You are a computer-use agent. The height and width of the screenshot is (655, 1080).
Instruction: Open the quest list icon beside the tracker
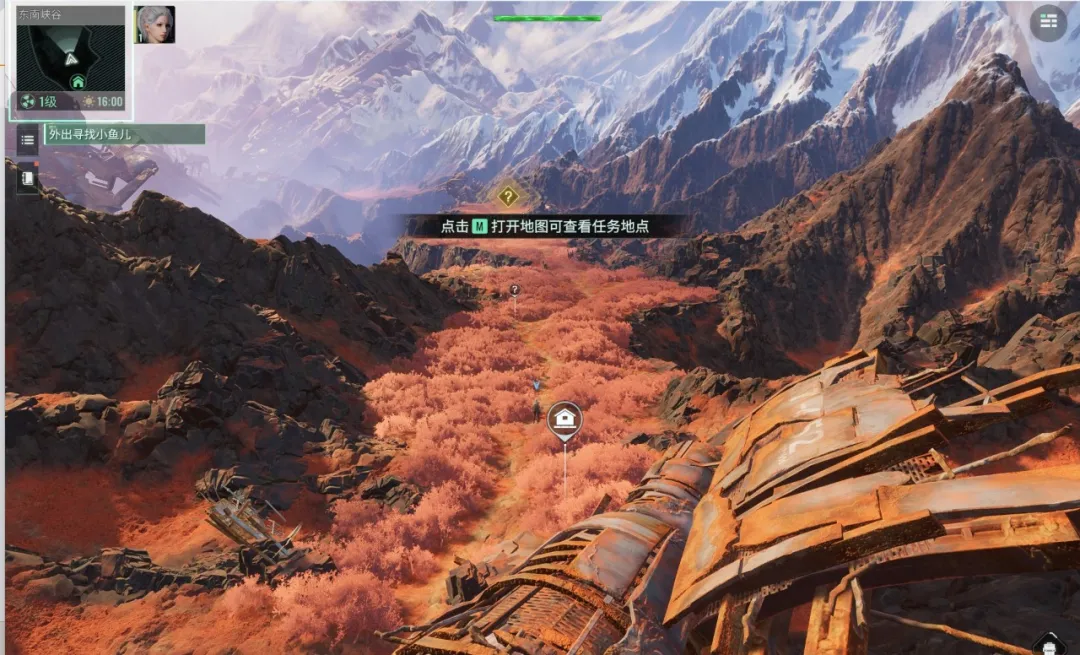pyautogui.click(x=28, y=139)
